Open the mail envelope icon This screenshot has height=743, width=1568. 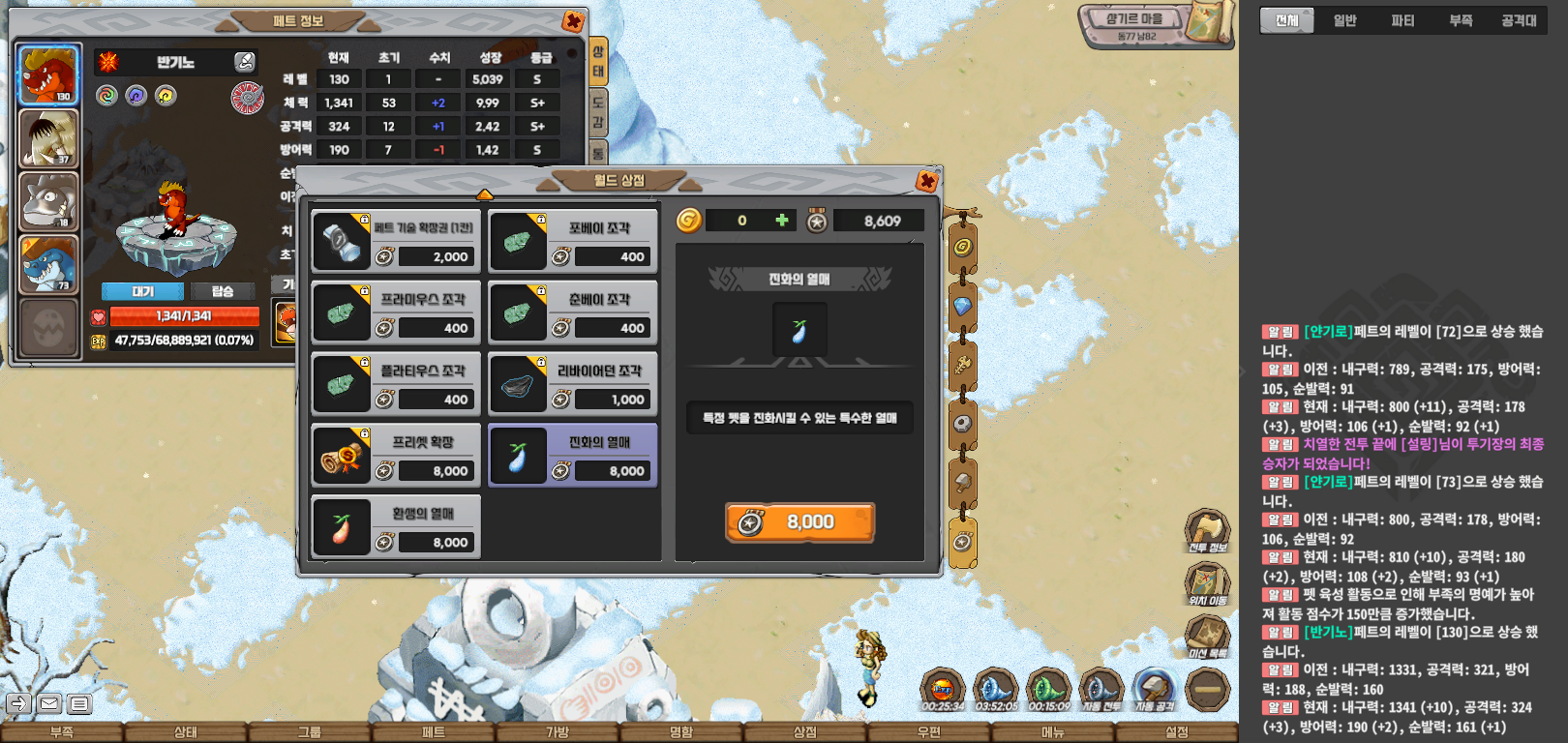(x=49, y=703)
